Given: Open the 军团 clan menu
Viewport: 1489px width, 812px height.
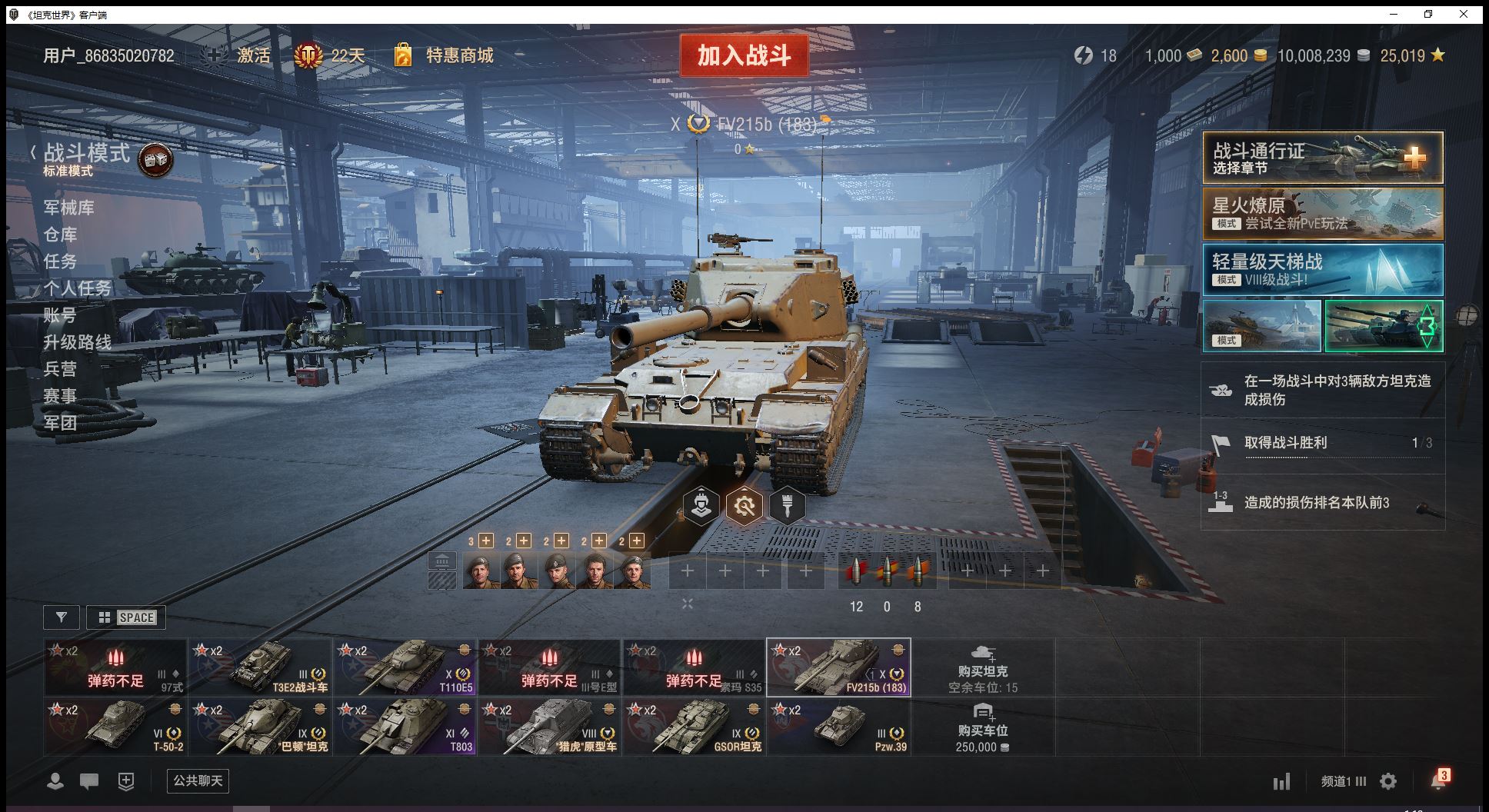Looking at the screenshot, I should [x=61, y=423].
